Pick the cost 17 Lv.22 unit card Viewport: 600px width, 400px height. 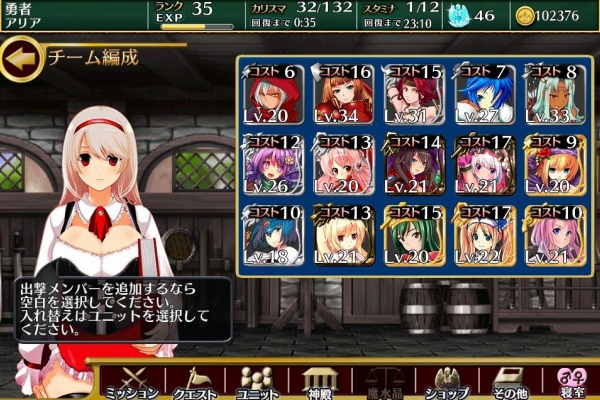click(484, 233)
